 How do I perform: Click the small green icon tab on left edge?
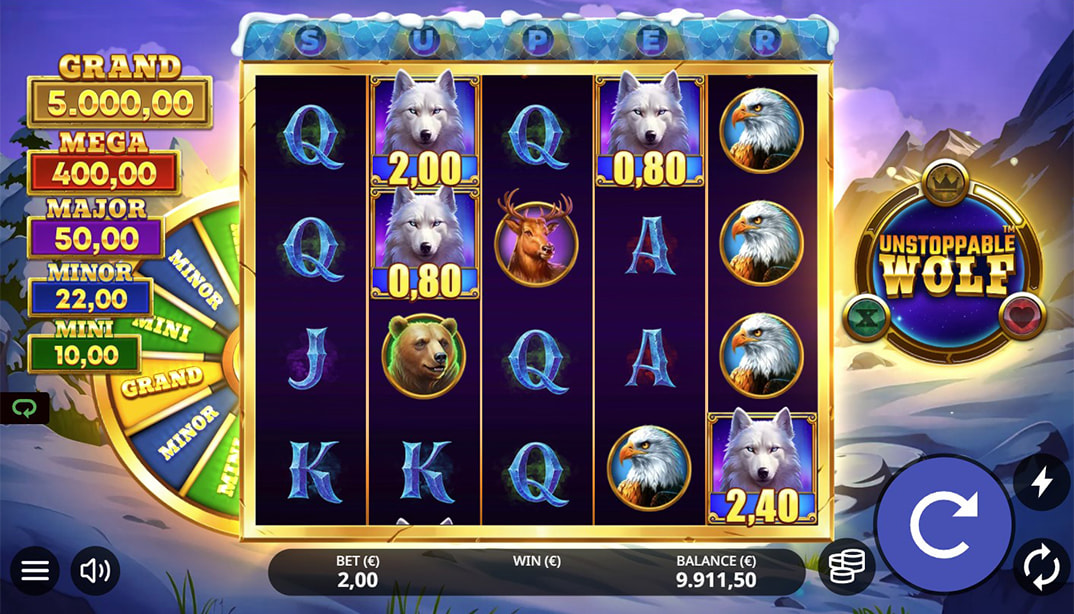[20, 408]
